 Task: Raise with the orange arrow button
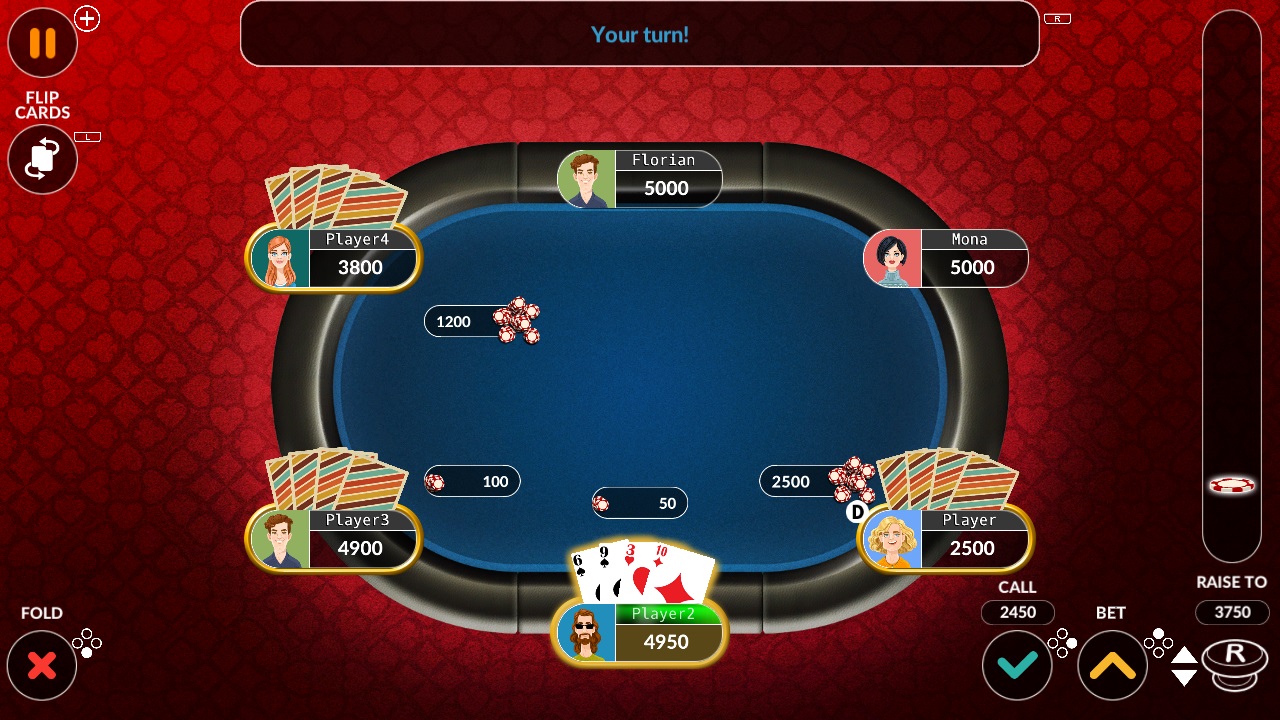(1111, 664)
